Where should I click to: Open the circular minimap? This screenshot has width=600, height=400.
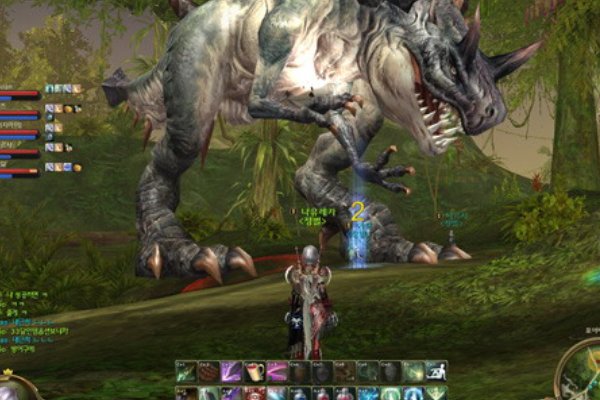[582, 375]
